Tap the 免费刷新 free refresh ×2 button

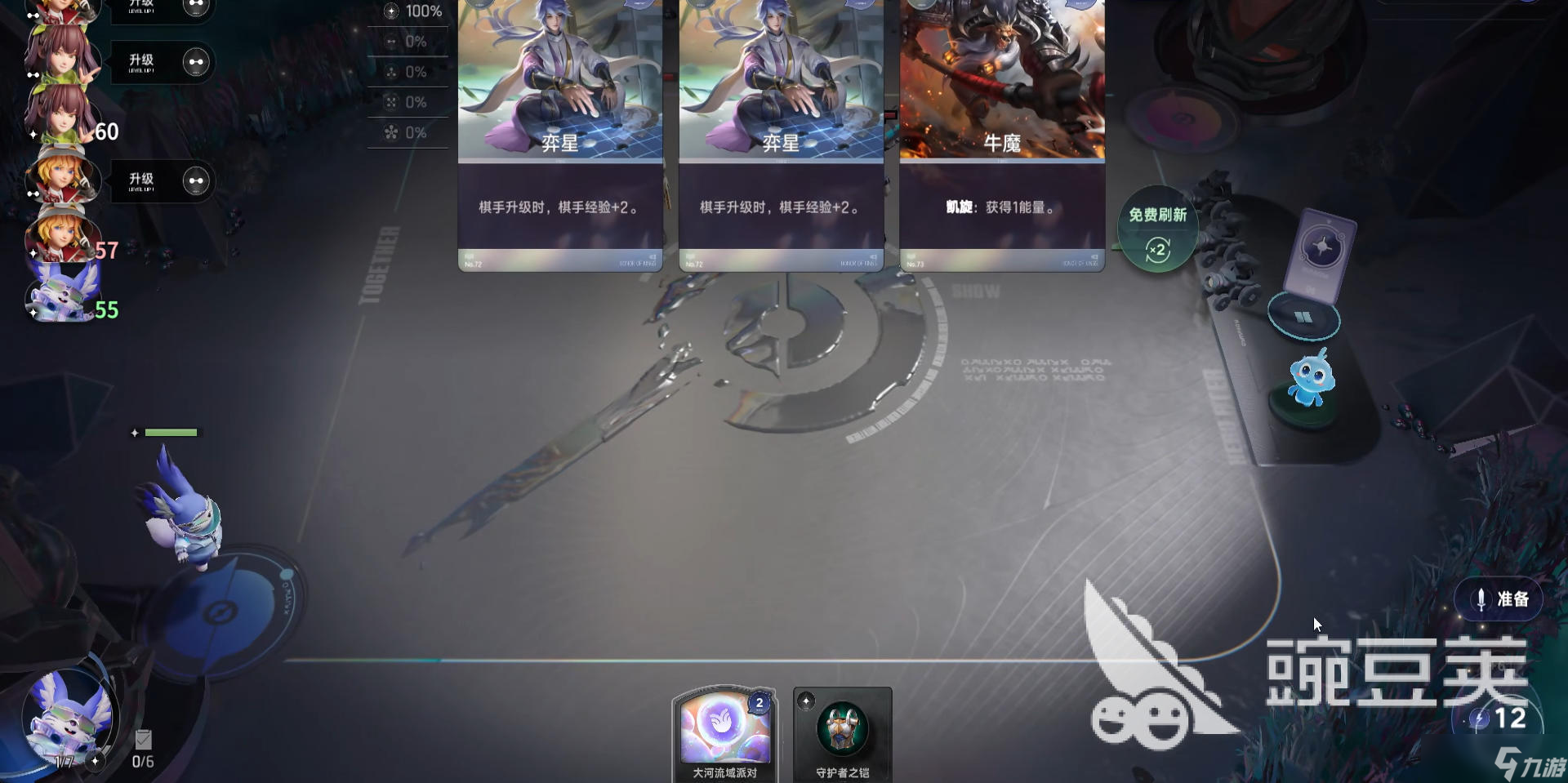tap(1157, 229)
